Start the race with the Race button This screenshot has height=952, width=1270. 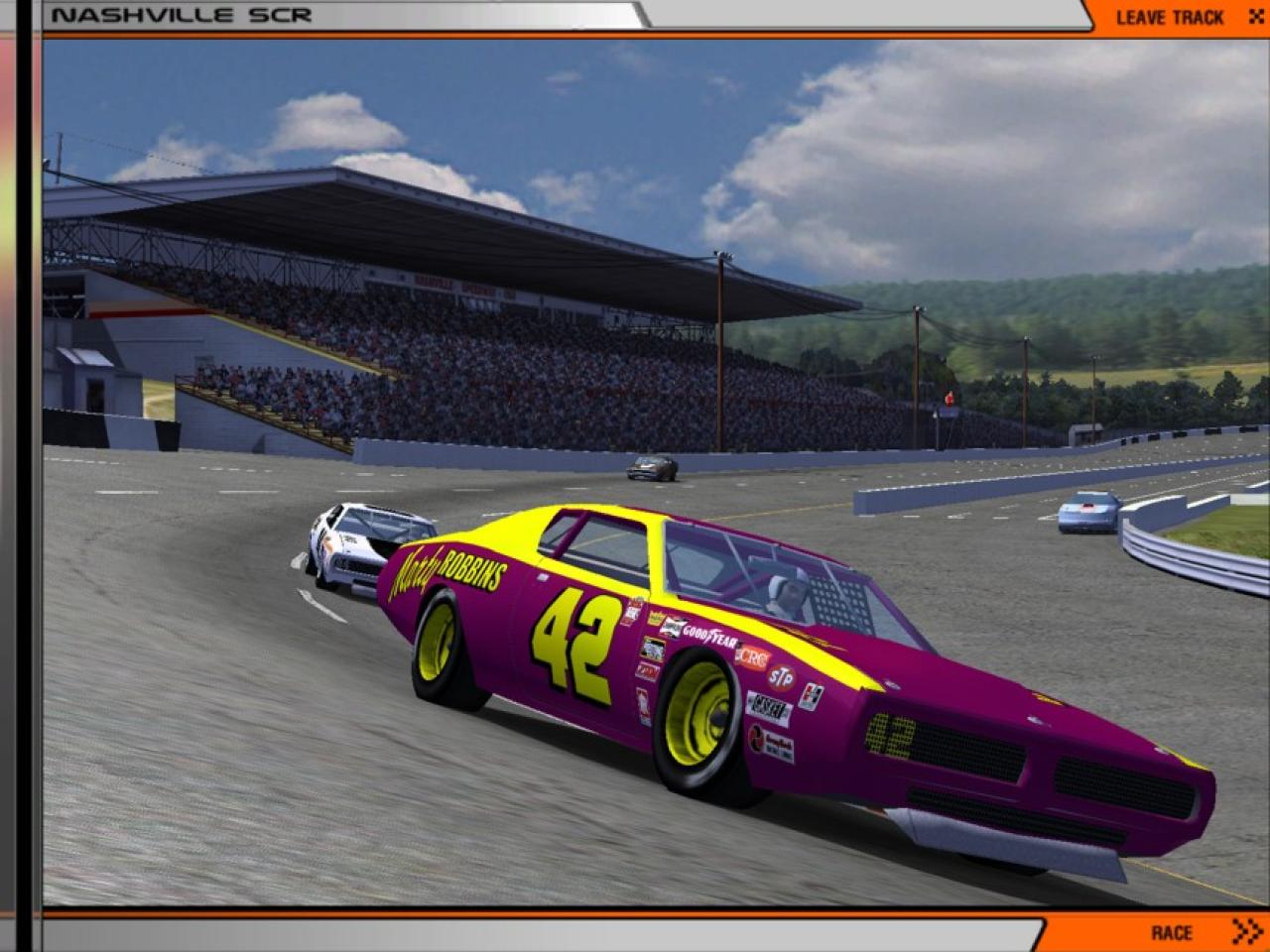pos(1181,932)
